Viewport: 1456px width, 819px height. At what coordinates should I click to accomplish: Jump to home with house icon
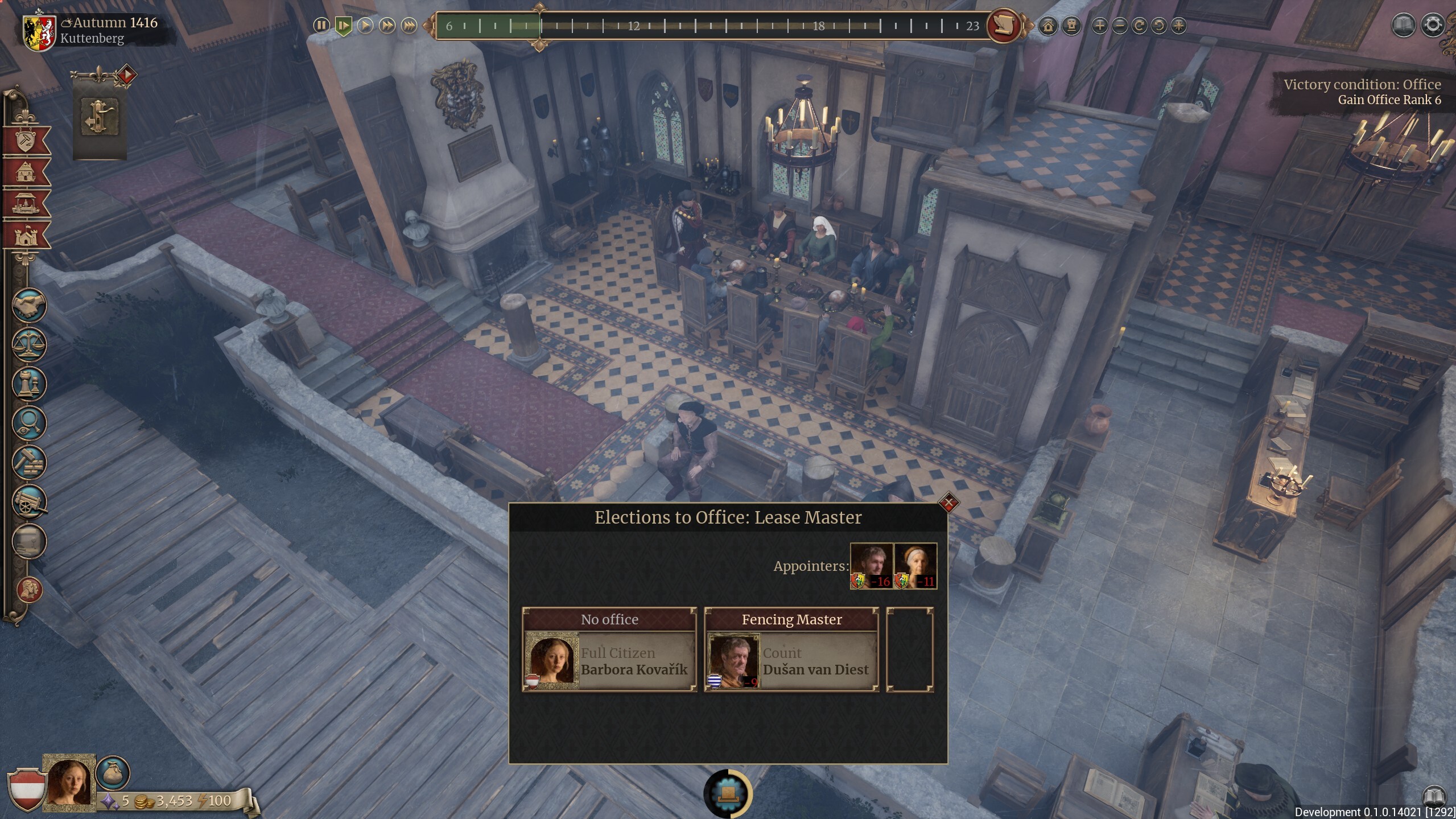(x=1048, y=26)
